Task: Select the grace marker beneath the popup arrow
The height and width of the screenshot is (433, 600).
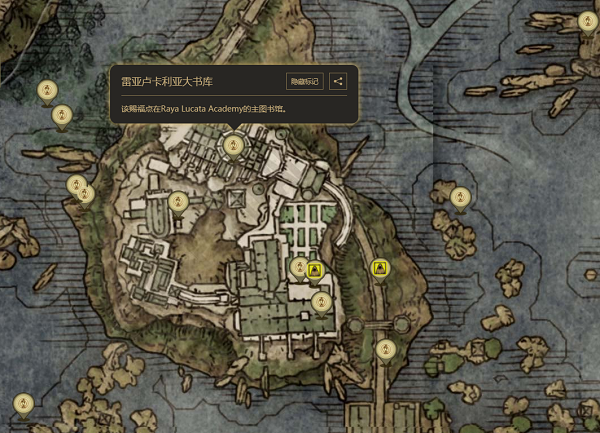Action: [233, 147]
